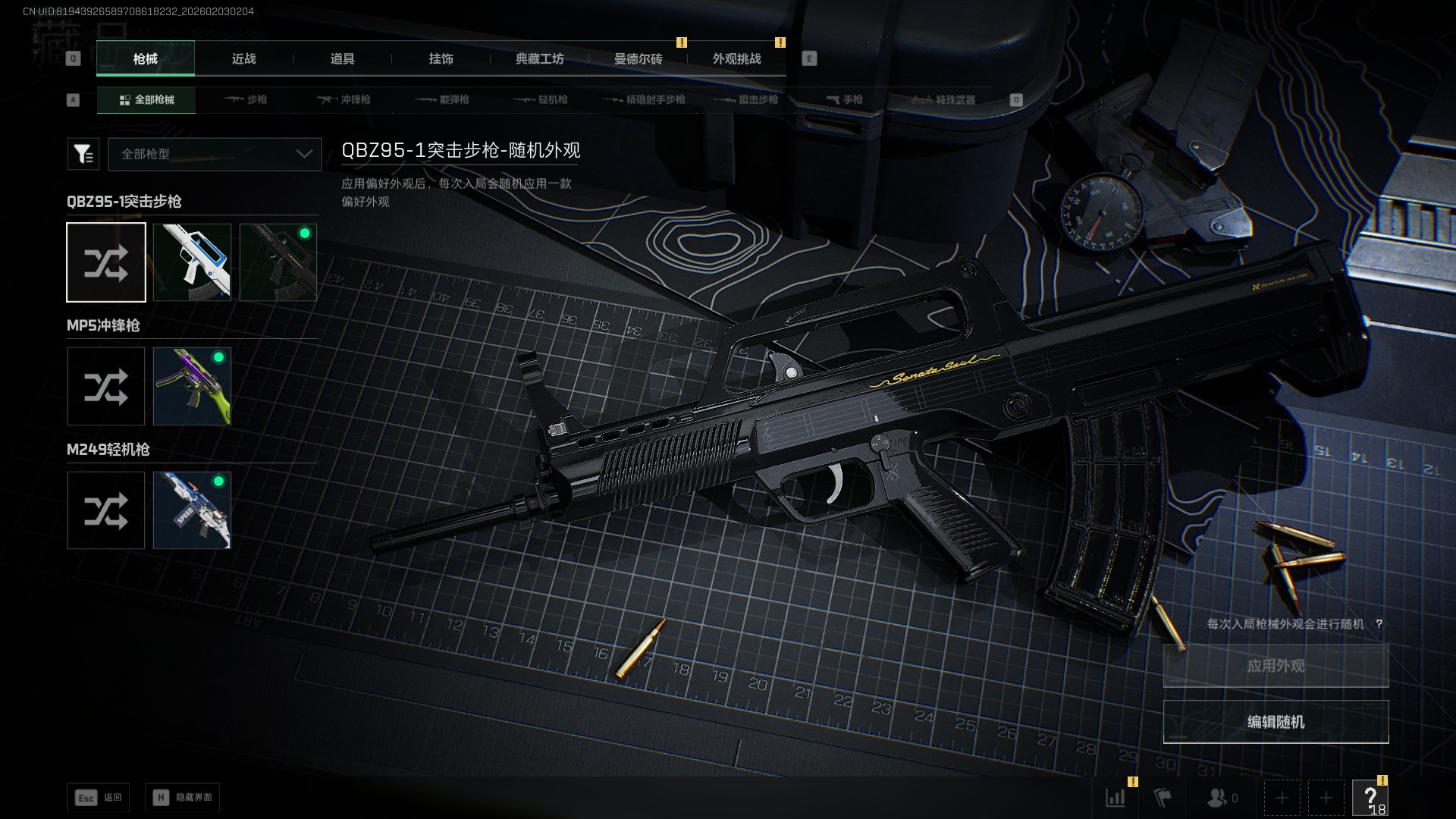Viewport: 1456px width, 819px height.
Task: Select the purple-green MP5 skin thumbnail
Action: click(192, 387)
